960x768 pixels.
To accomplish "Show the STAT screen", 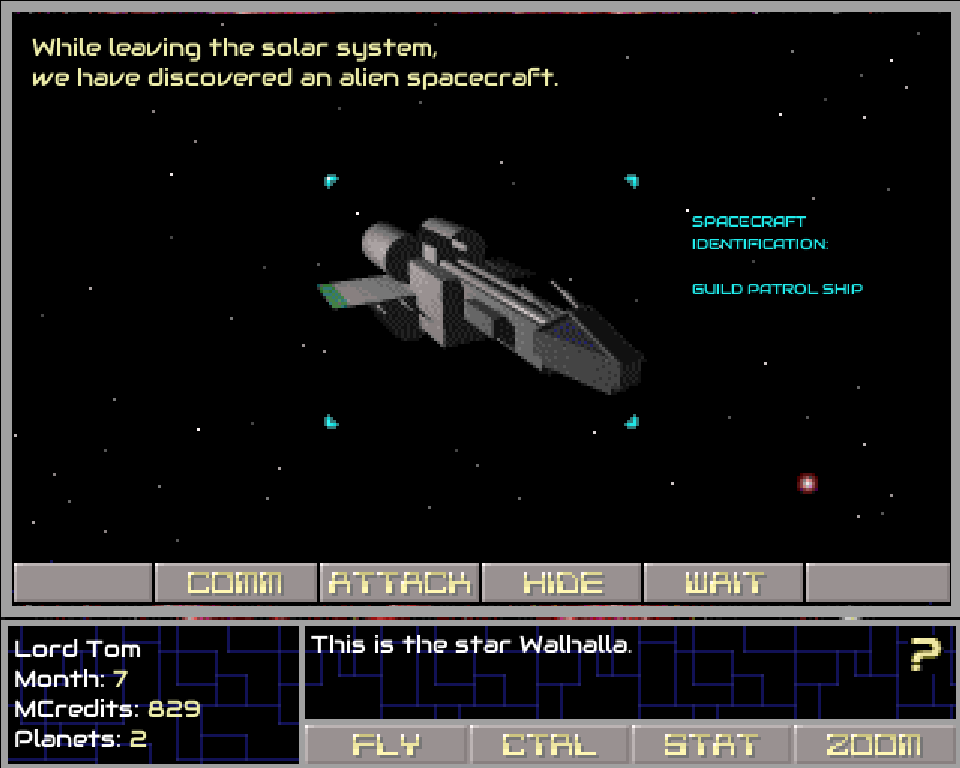I will (x=711, y=745).
